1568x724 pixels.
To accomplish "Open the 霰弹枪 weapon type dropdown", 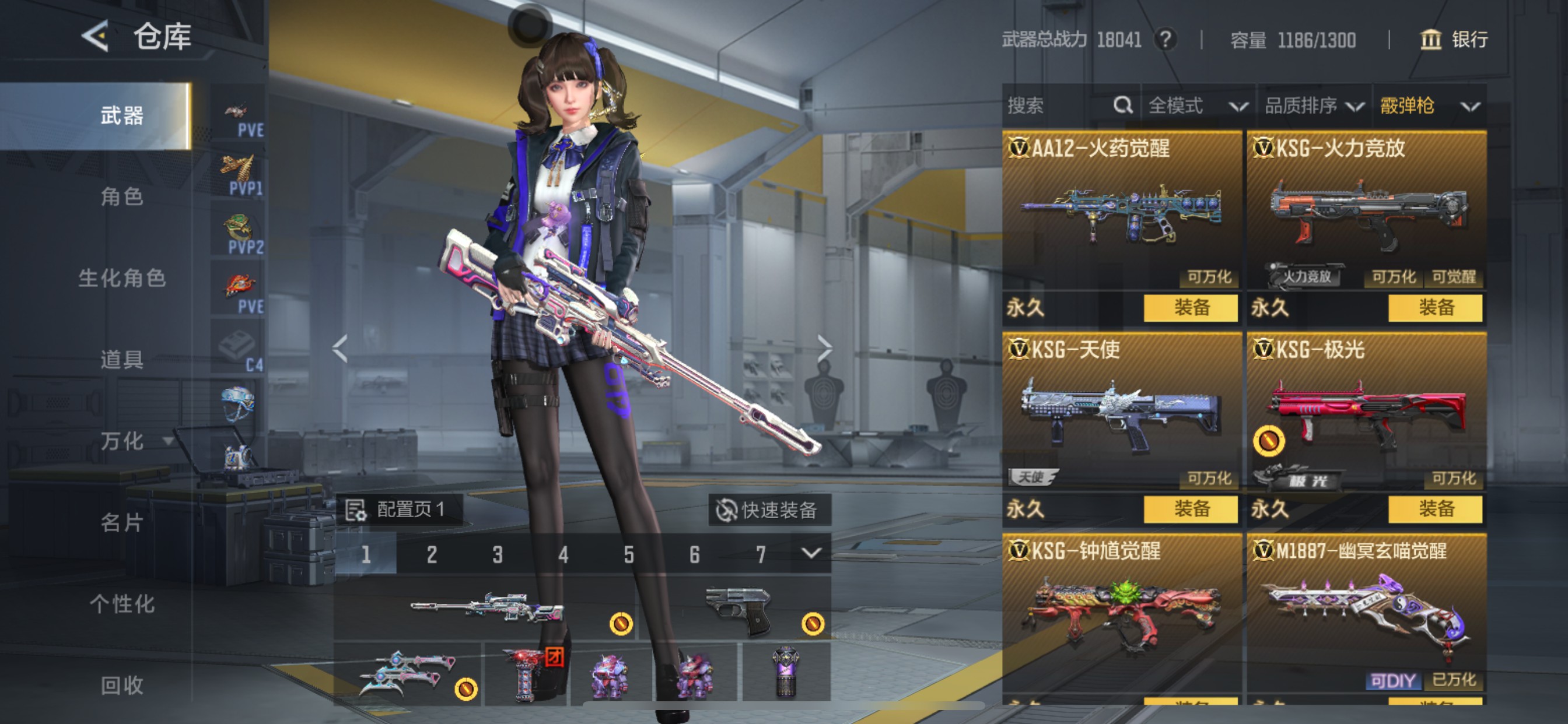I will [1428, 106].
